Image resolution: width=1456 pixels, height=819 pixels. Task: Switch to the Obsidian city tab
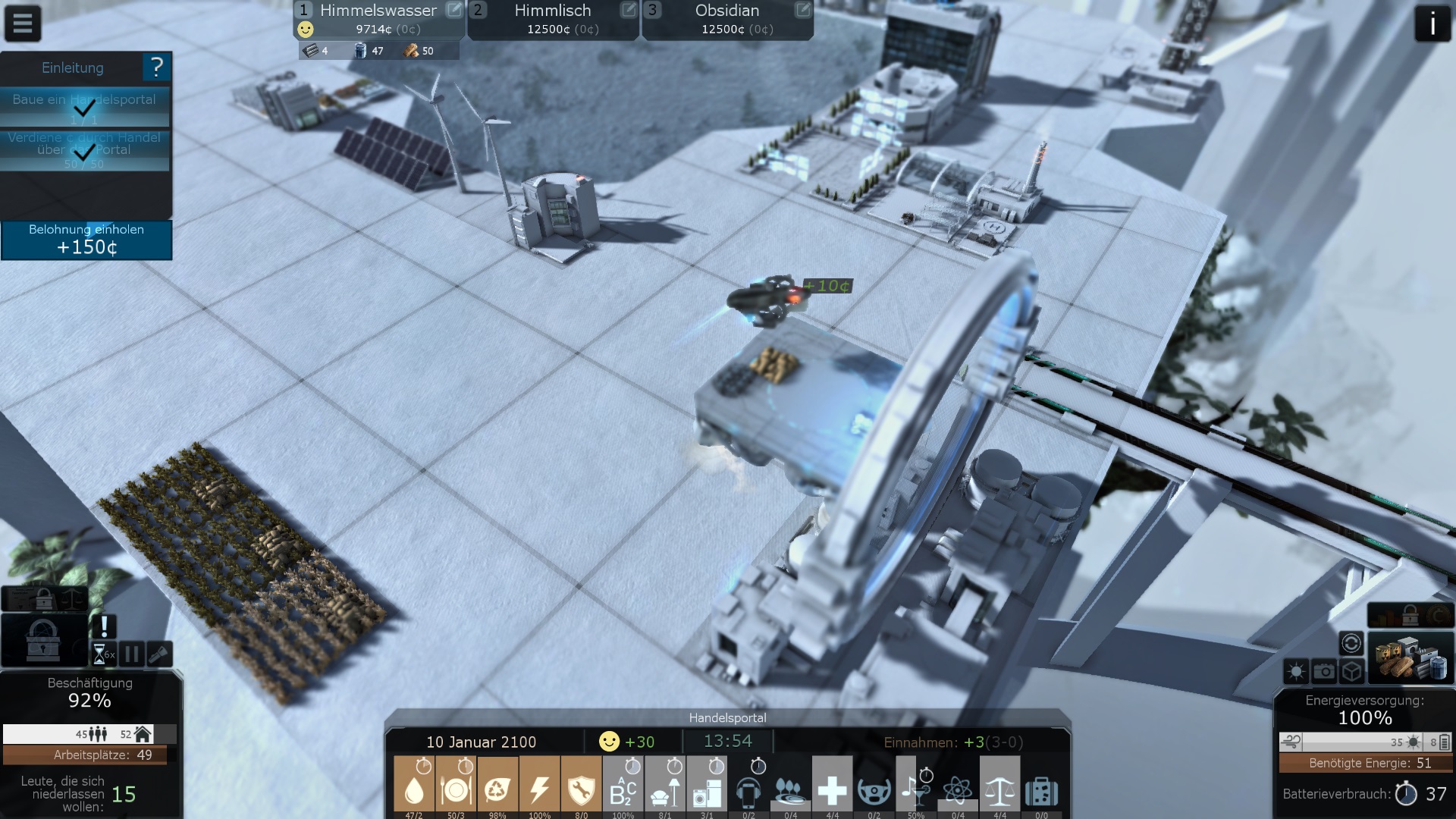(x=726, y=19)
